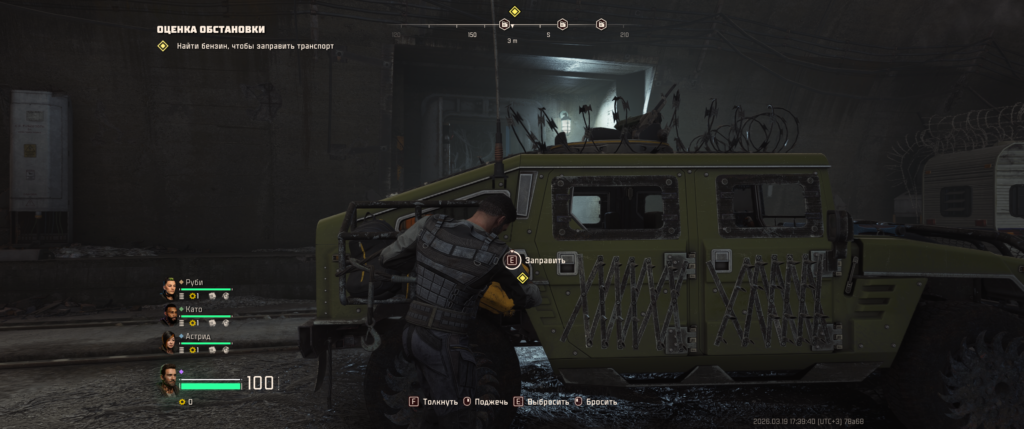Click the "Оценка обстановки" mission title
This screenshot has height=429, width=1024.
pyautogui.click(x=210, y=29)
